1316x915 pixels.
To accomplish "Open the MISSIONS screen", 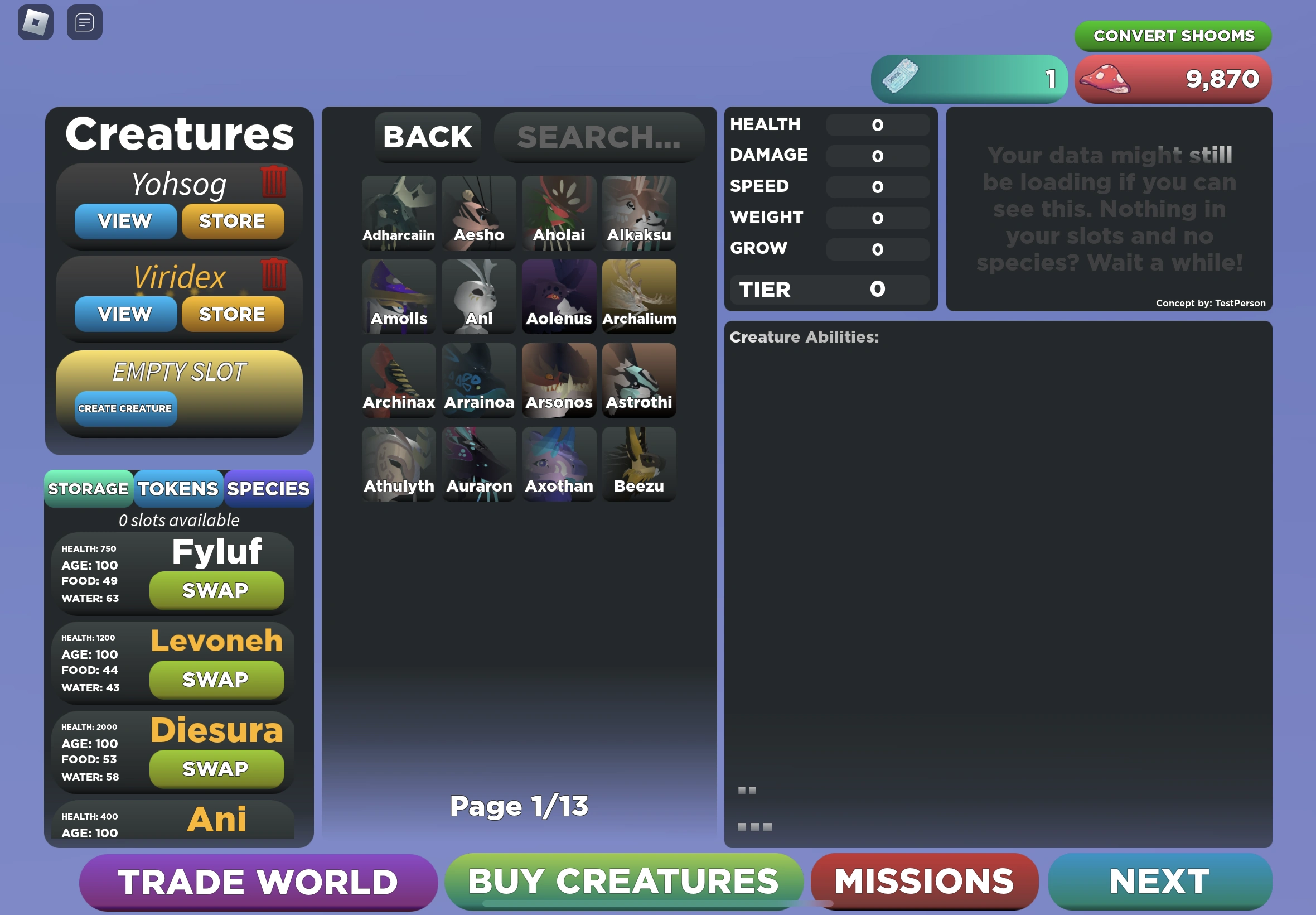I will pyautogui.click(x=924, y=880).
